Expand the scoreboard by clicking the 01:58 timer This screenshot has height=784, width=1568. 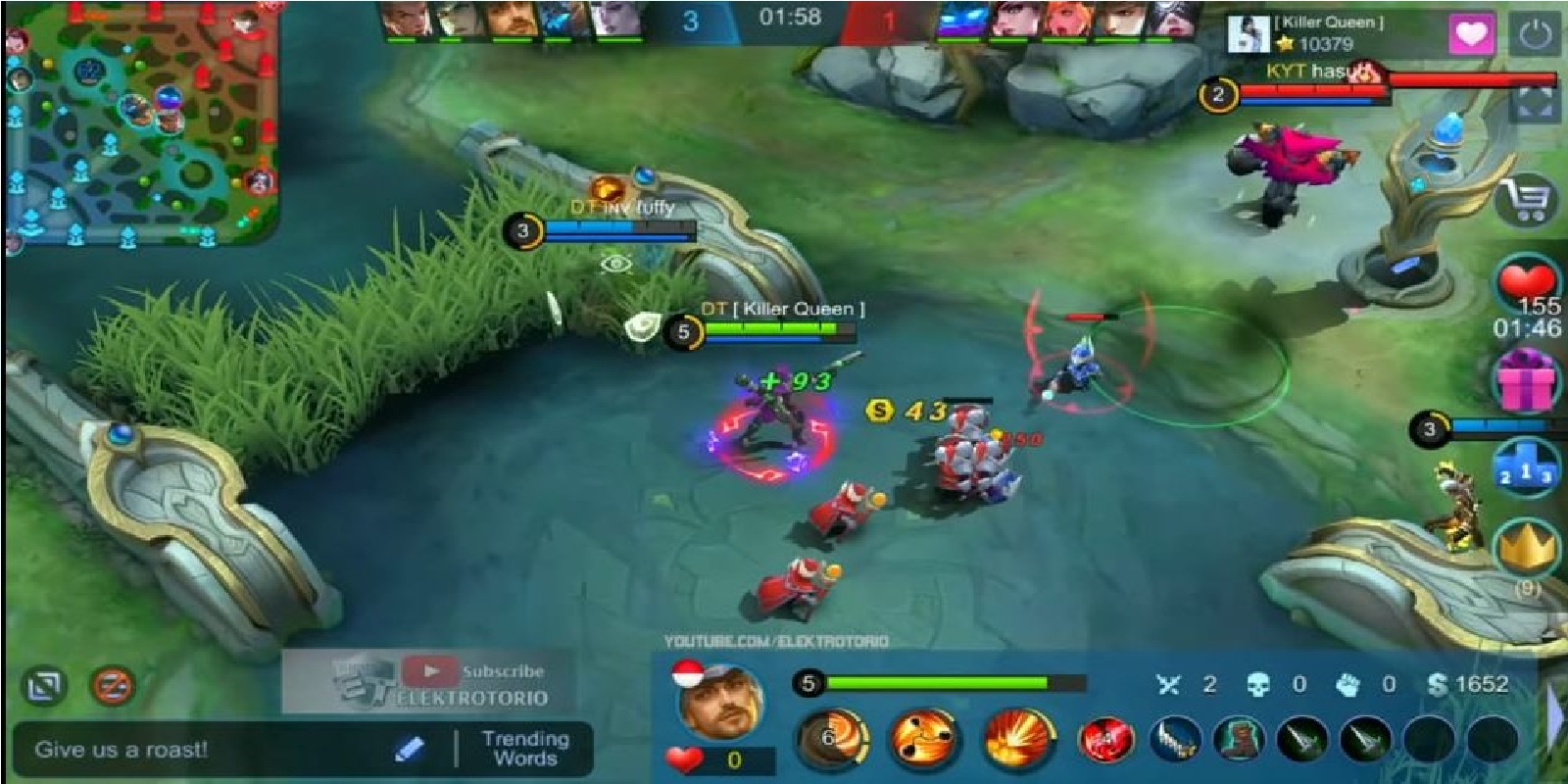(794, 15)
